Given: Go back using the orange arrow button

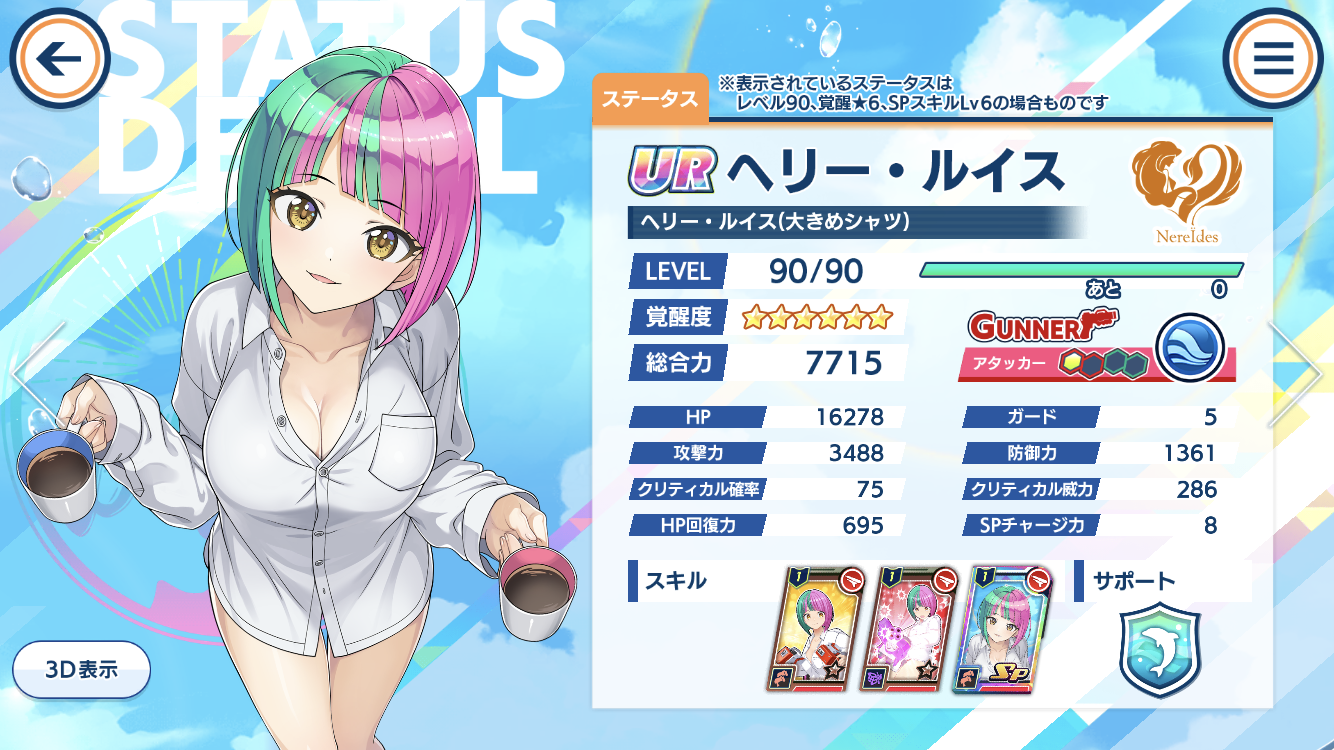Looking at the screenshot, I should click(59, 59).
